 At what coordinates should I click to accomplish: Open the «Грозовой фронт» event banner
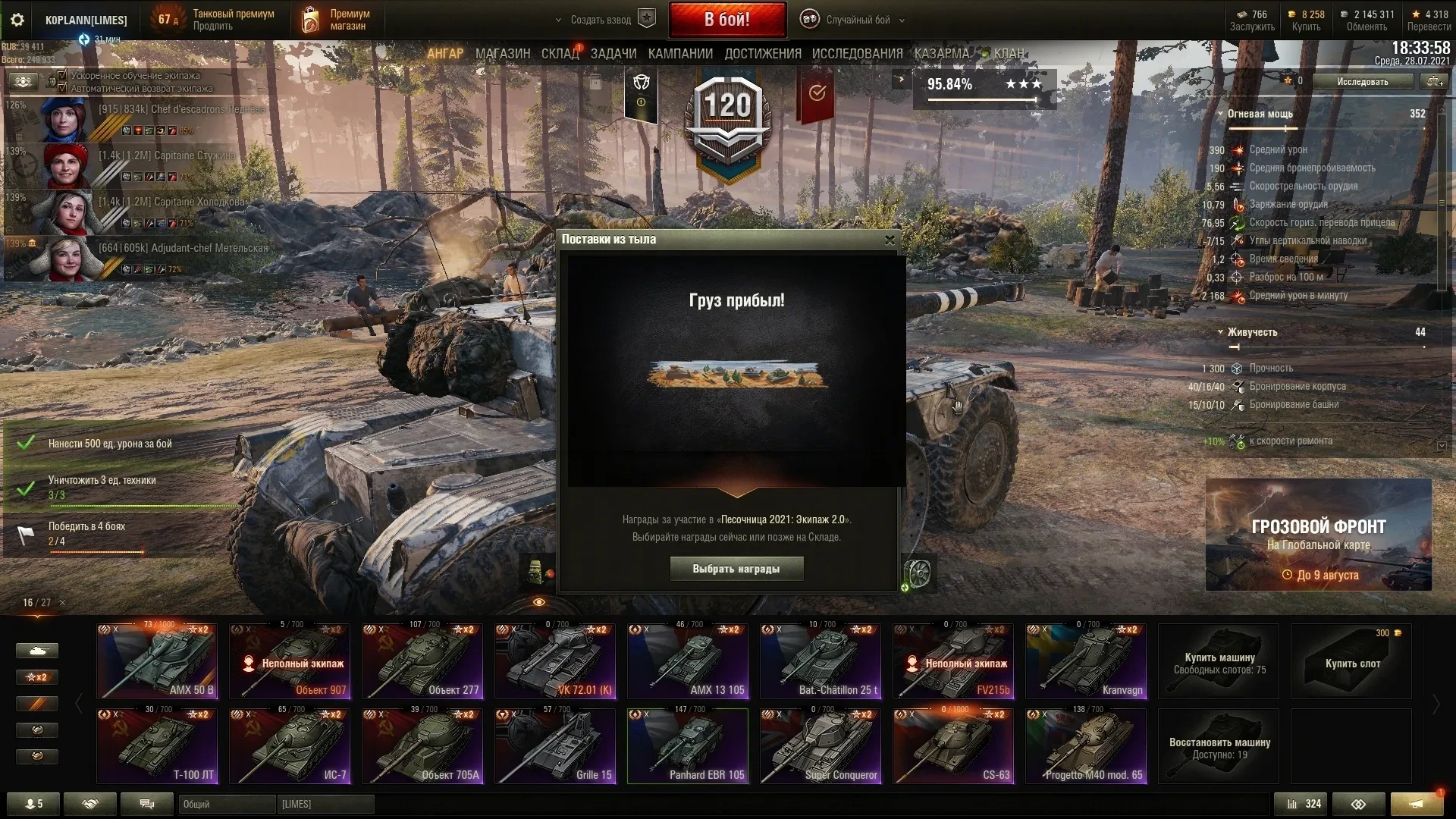pos(1318,535)
